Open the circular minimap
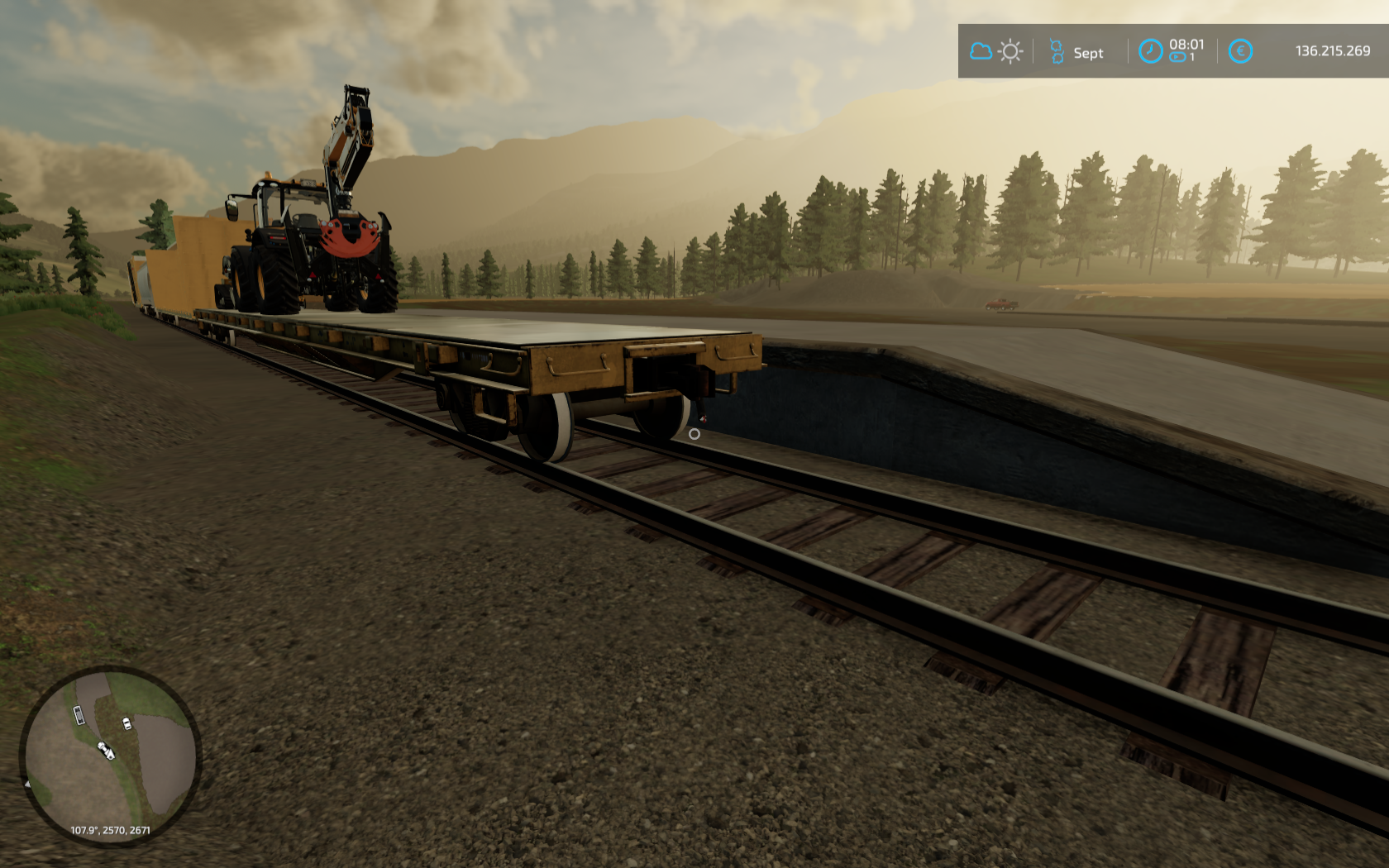Image resolution: width=1389 pixels, height=868 pixels. coord(110,755)
